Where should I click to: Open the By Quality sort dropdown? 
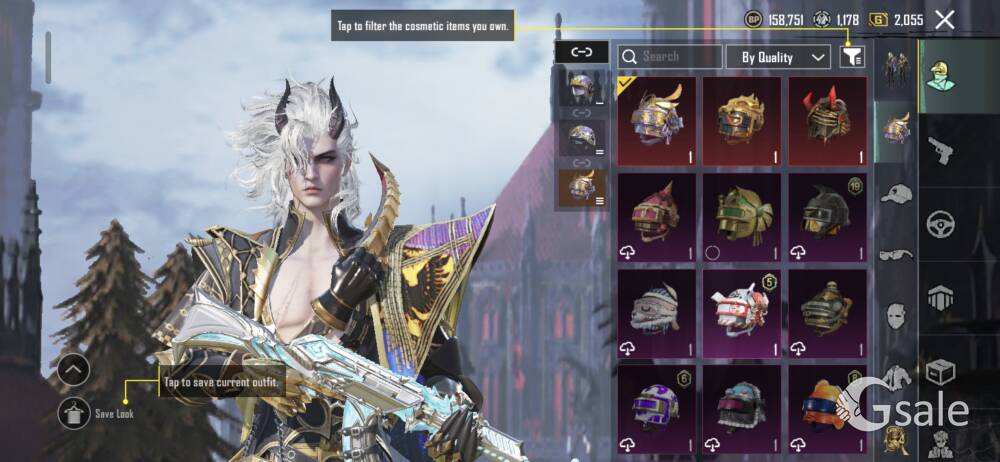778,57
